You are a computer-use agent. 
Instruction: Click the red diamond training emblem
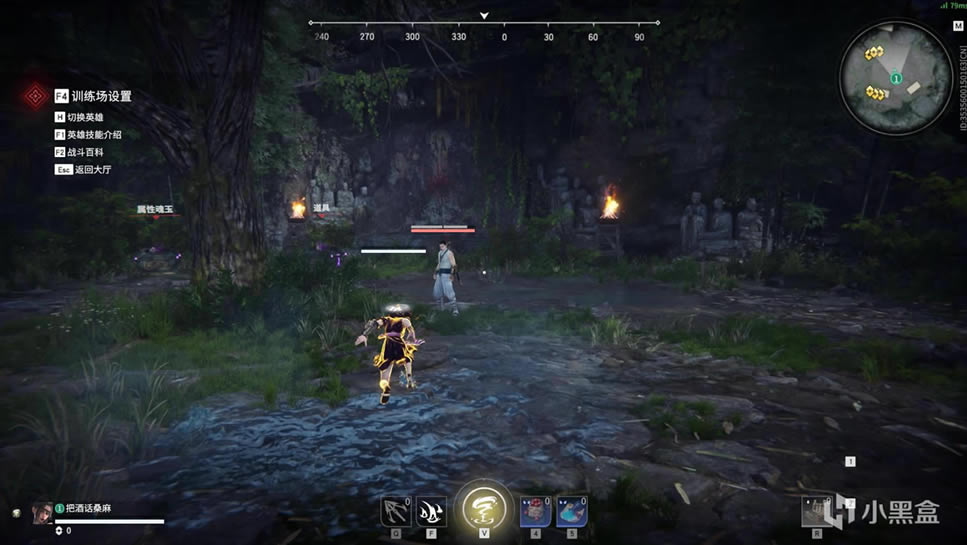pos(36,96)
